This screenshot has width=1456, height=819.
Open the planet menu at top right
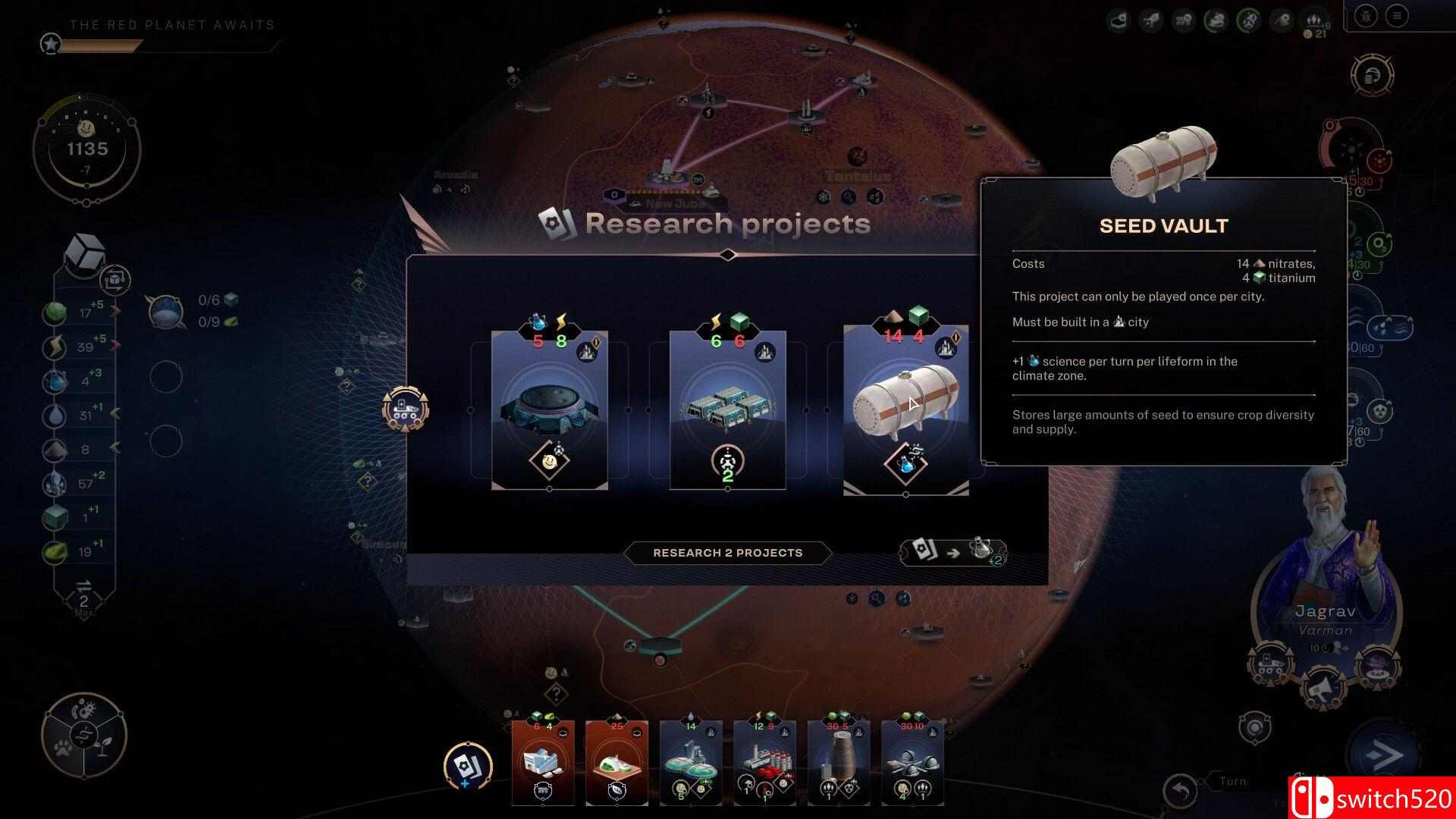tap(1366, 15)
